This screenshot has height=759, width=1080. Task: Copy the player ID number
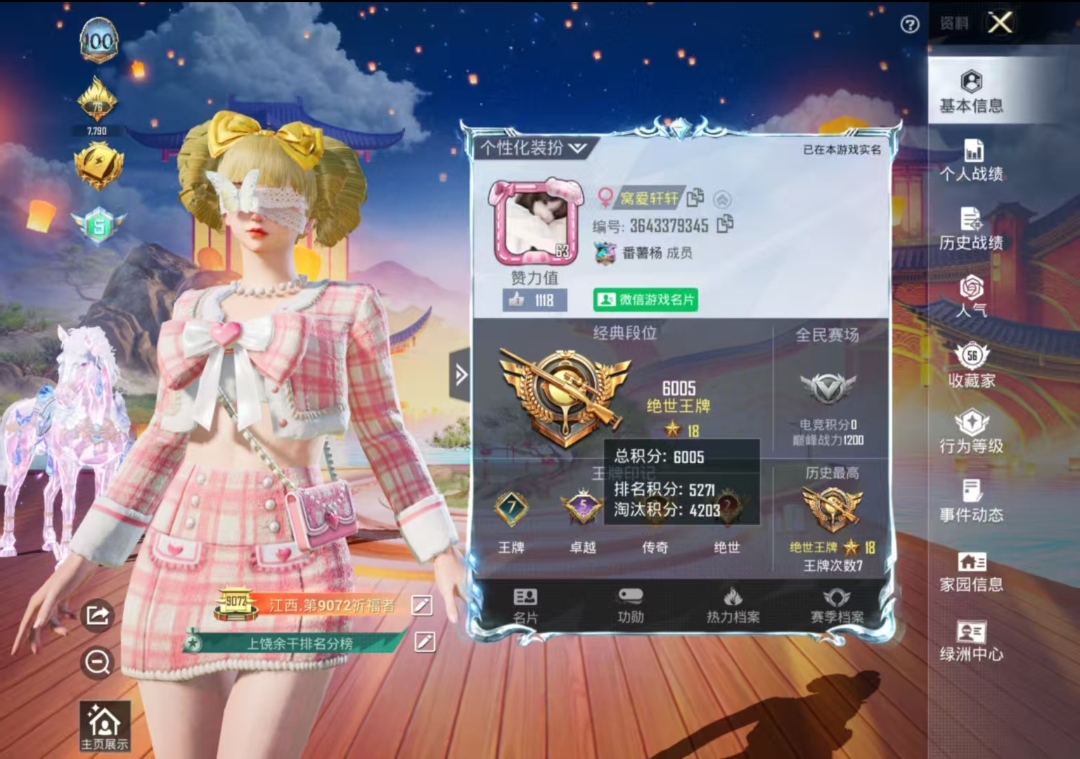pos(725,225)
